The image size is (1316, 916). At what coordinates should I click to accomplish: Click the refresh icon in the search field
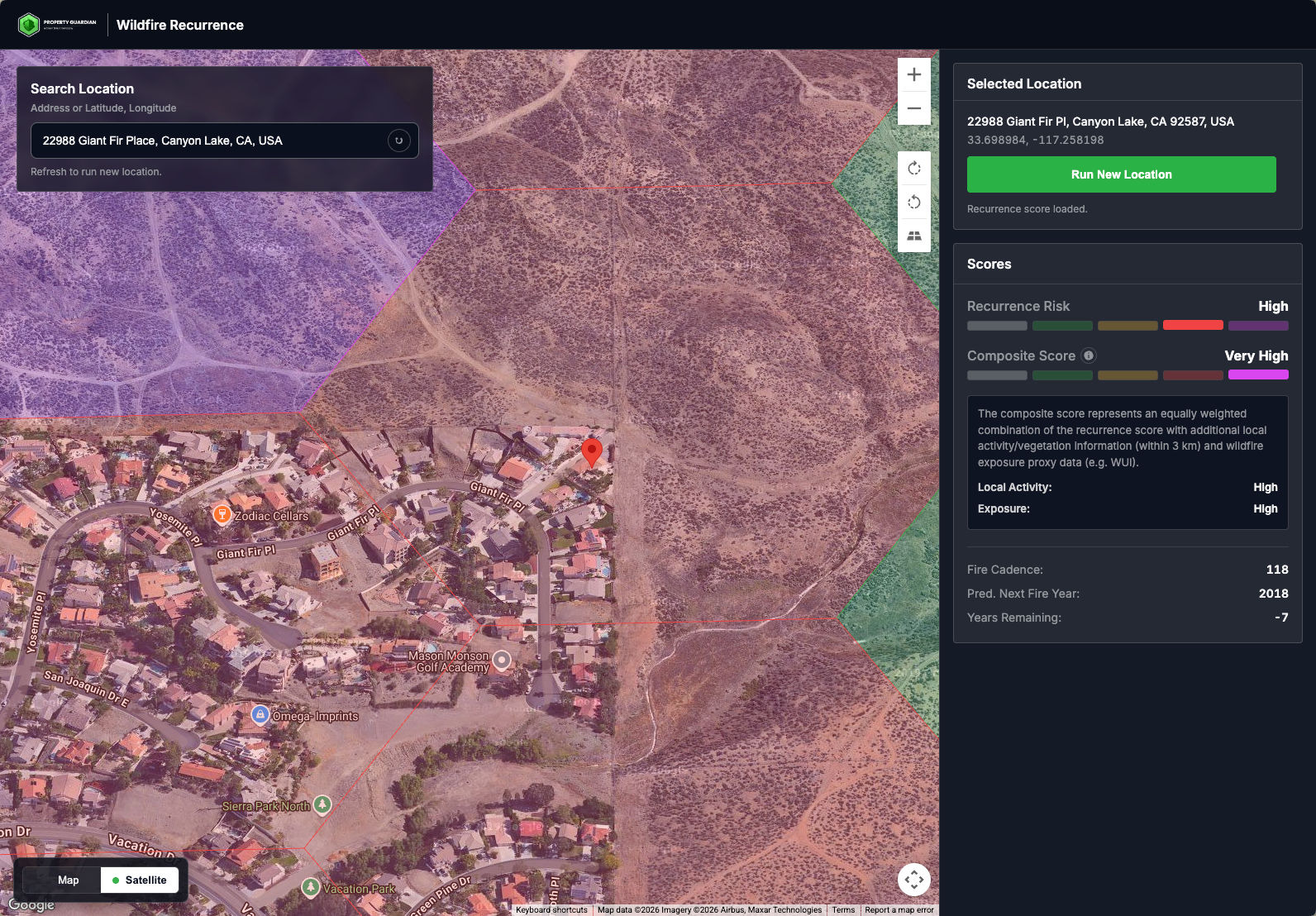[x=399, y=141]
